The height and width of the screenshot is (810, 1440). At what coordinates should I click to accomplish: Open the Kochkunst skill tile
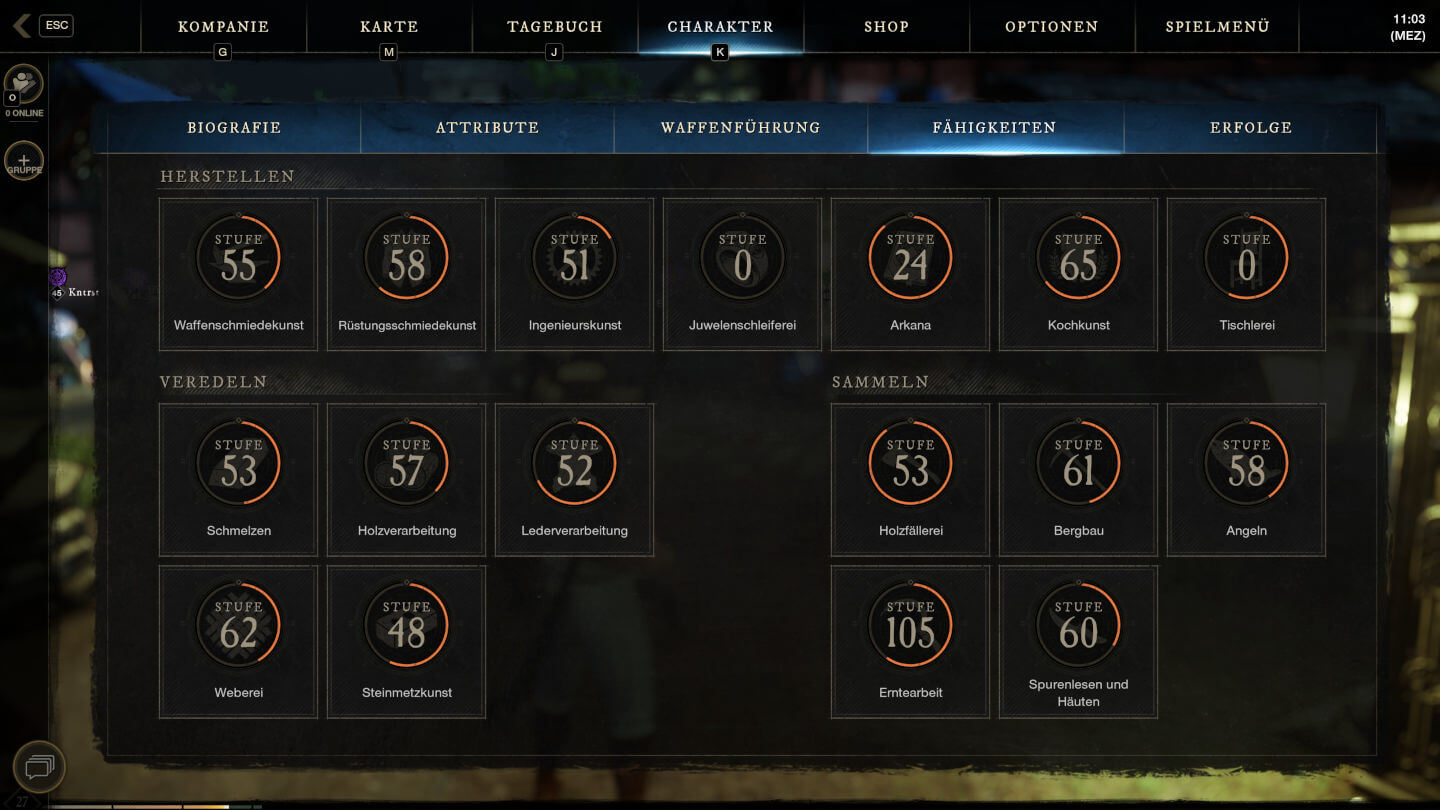click(x=1079, y=274)
